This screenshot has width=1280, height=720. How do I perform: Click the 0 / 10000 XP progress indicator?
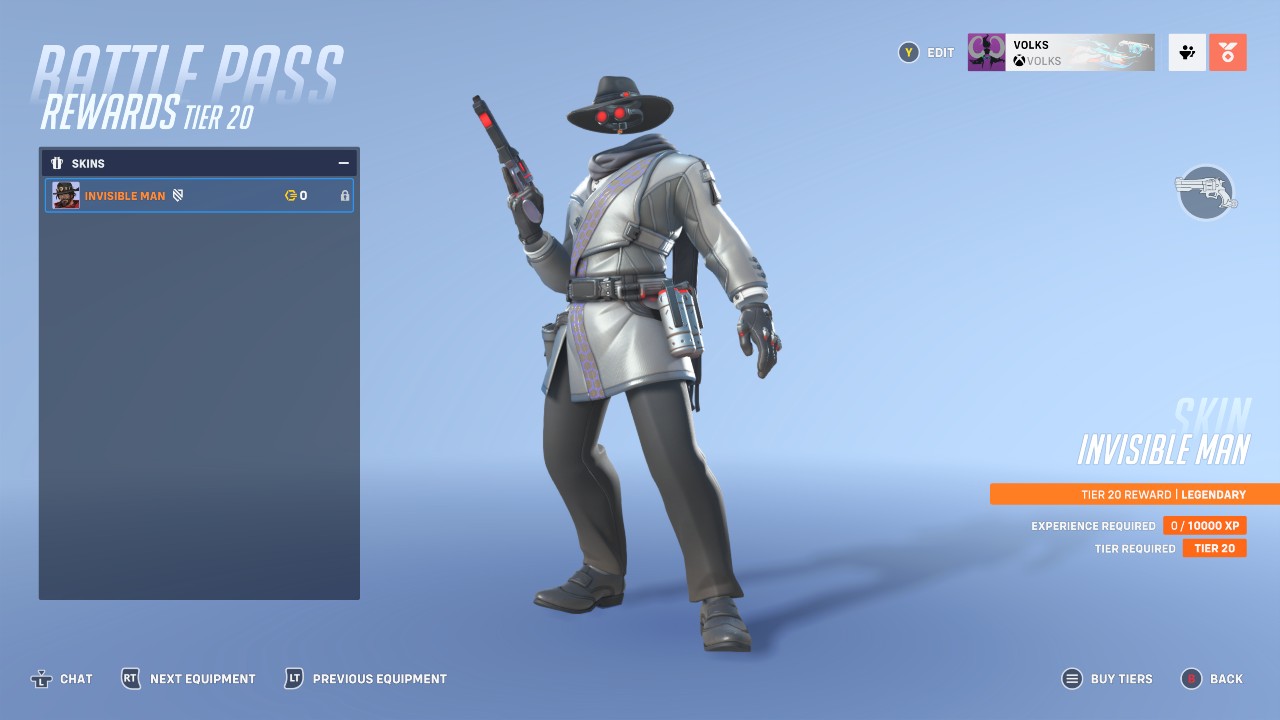click(x=1204, y=525)
